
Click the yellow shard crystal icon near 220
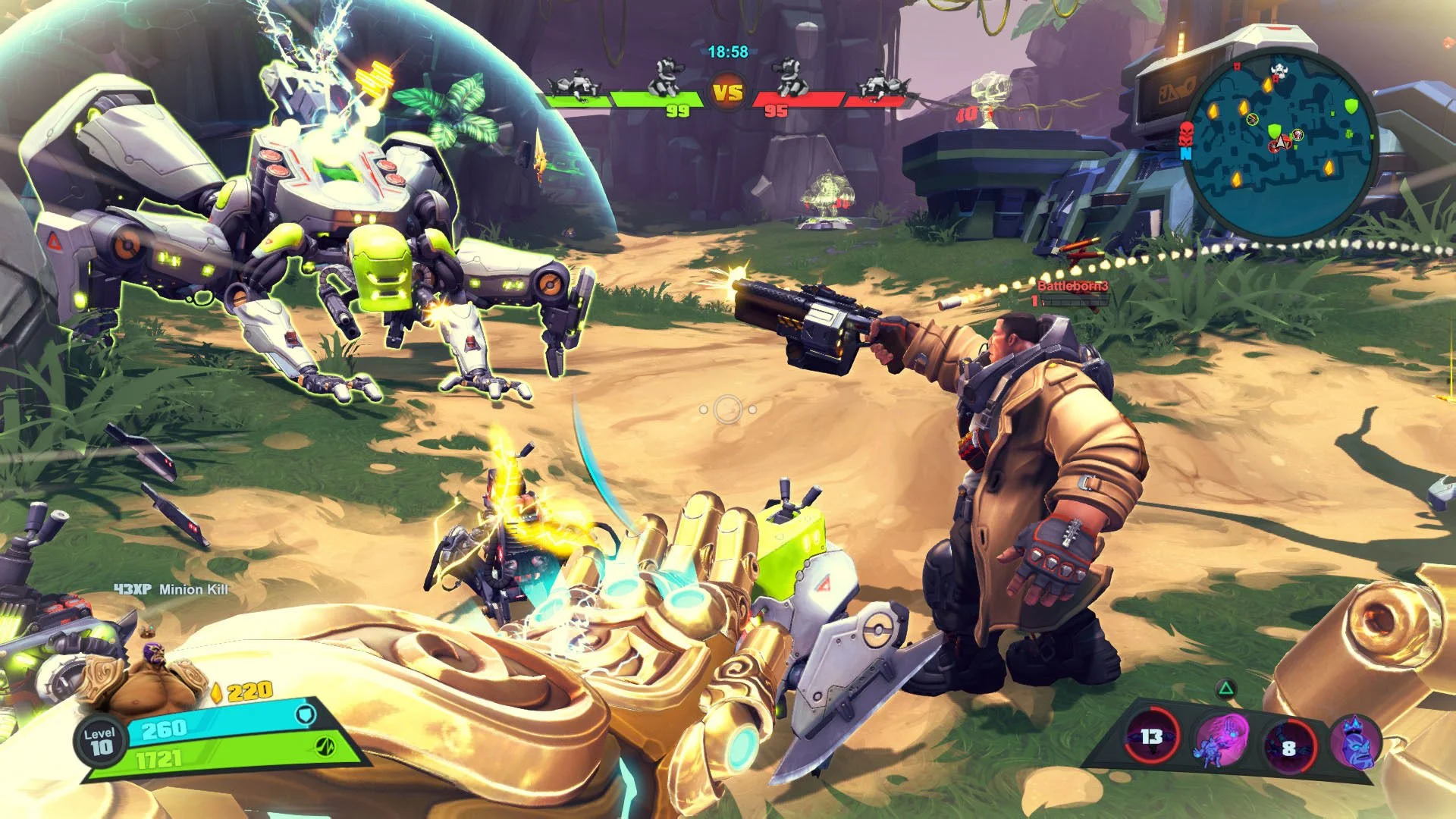(218, 693)
